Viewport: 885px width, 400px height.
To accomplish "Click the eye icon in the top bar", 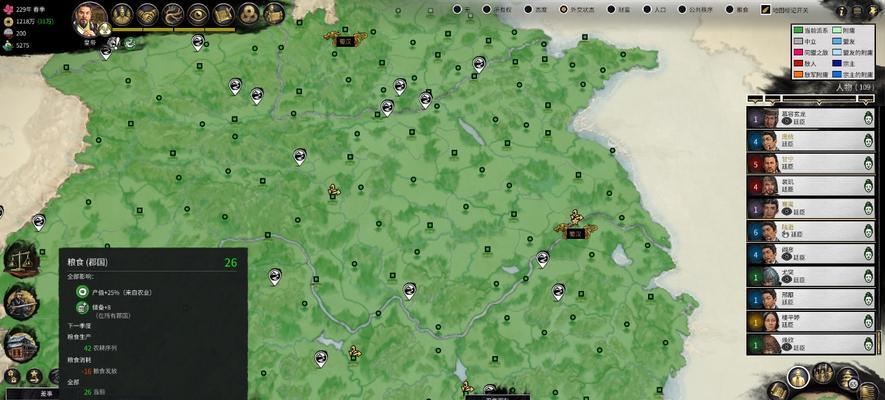I will click(198, 14).
